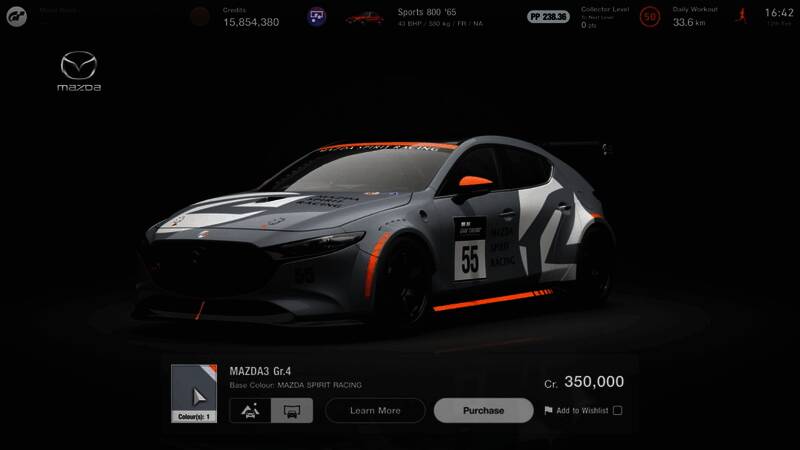Select the MAZDA SPIRIT RACING colour swatch
The image size is (800, 450).
click(193, 392)
